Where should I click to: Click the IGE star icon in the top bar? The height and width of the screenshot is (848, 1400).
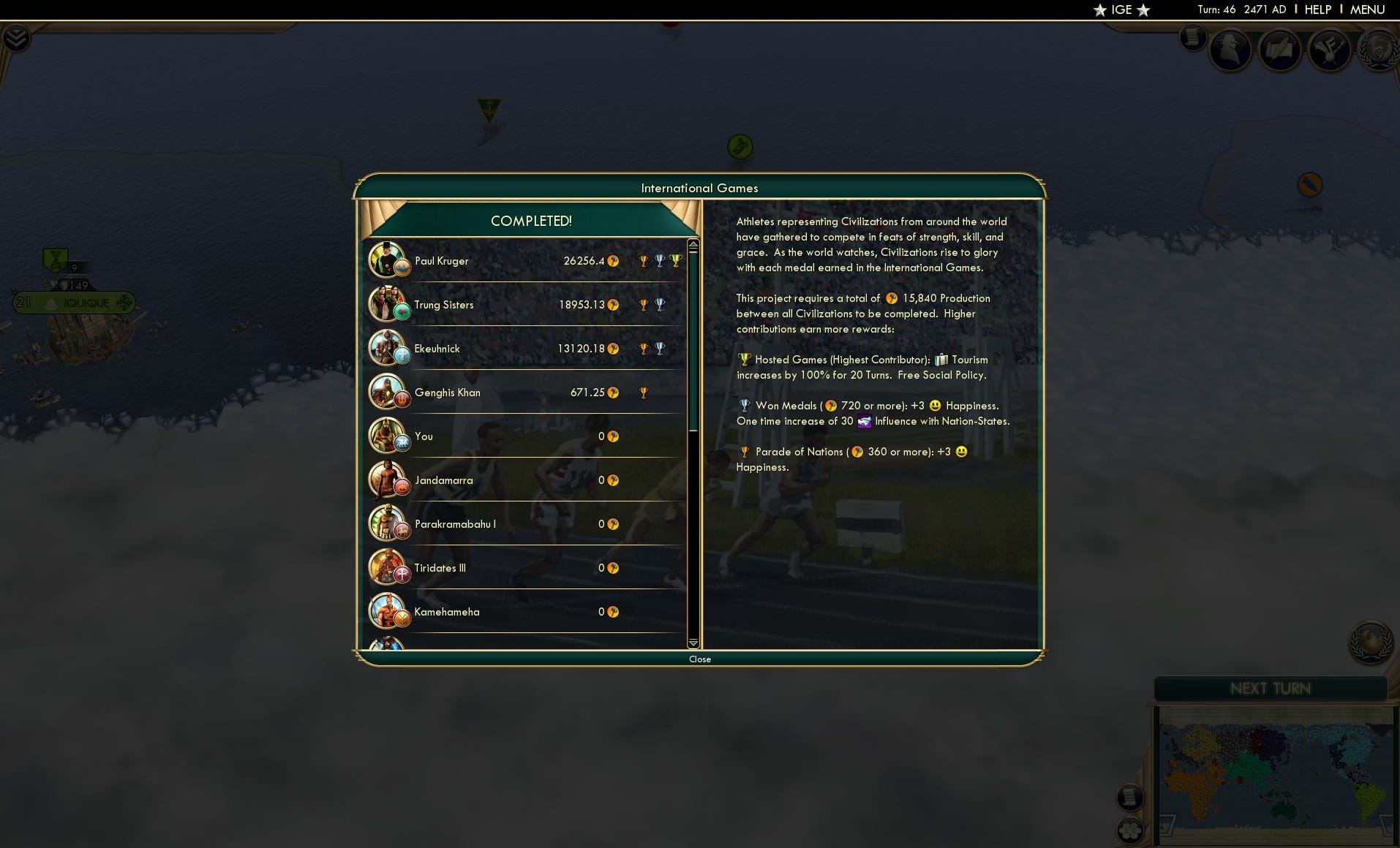tap(1099, 10)
